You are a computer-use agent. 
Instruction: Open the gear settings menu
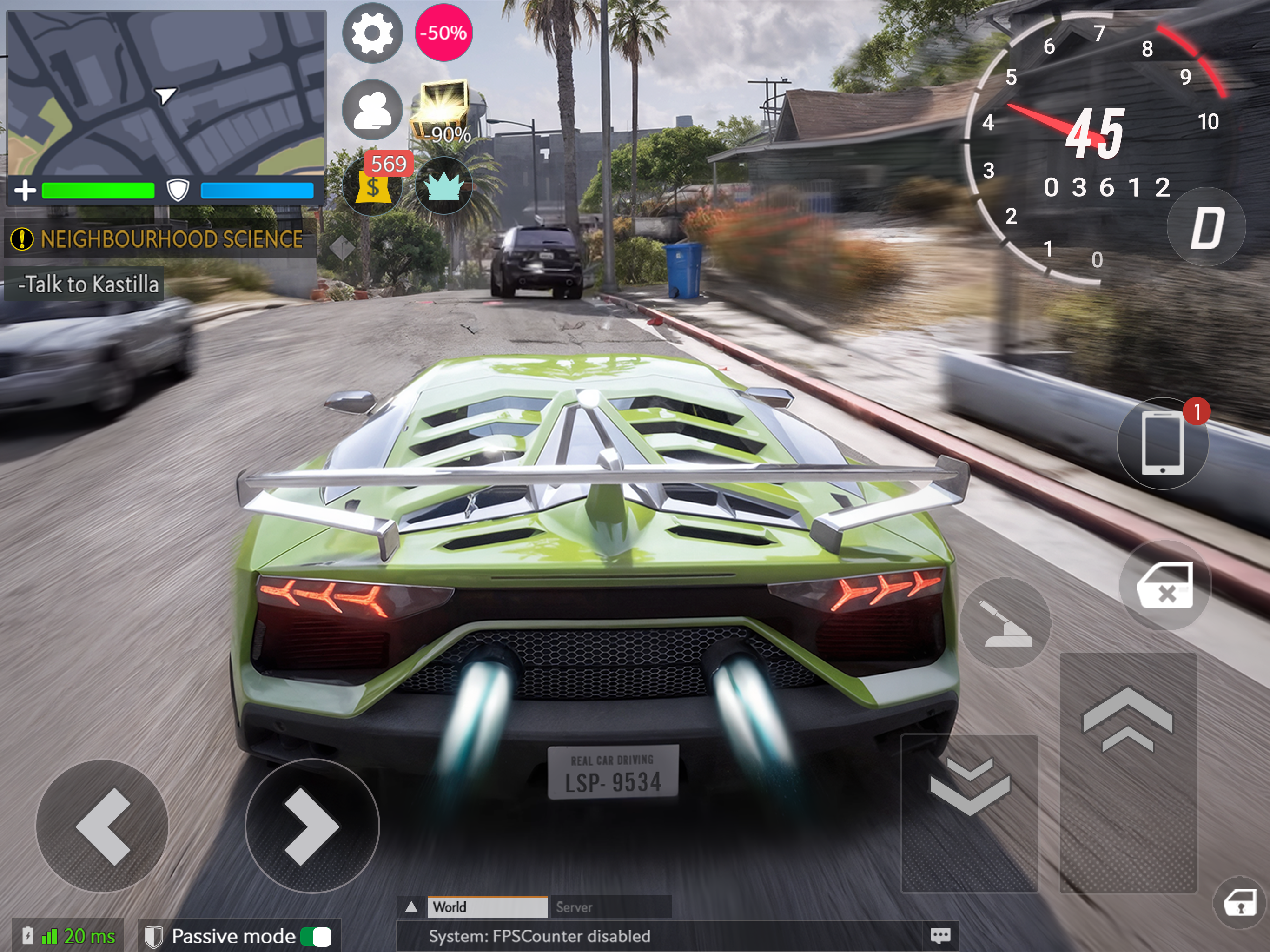(372, 33)
